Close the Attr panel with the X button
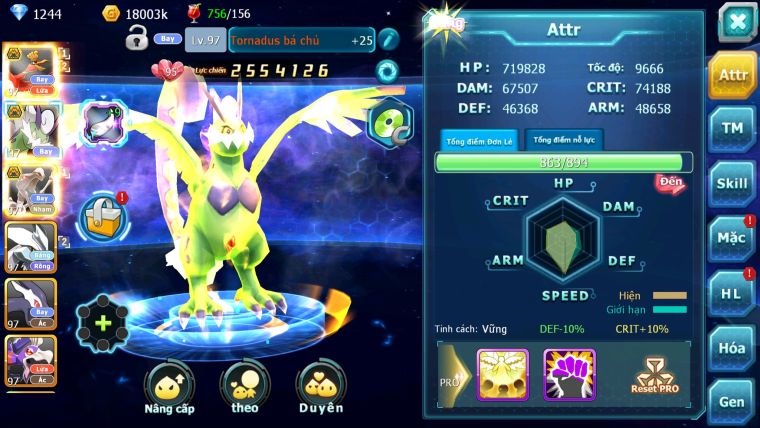Viewport: 760px width, 428px height. (737, 22)
